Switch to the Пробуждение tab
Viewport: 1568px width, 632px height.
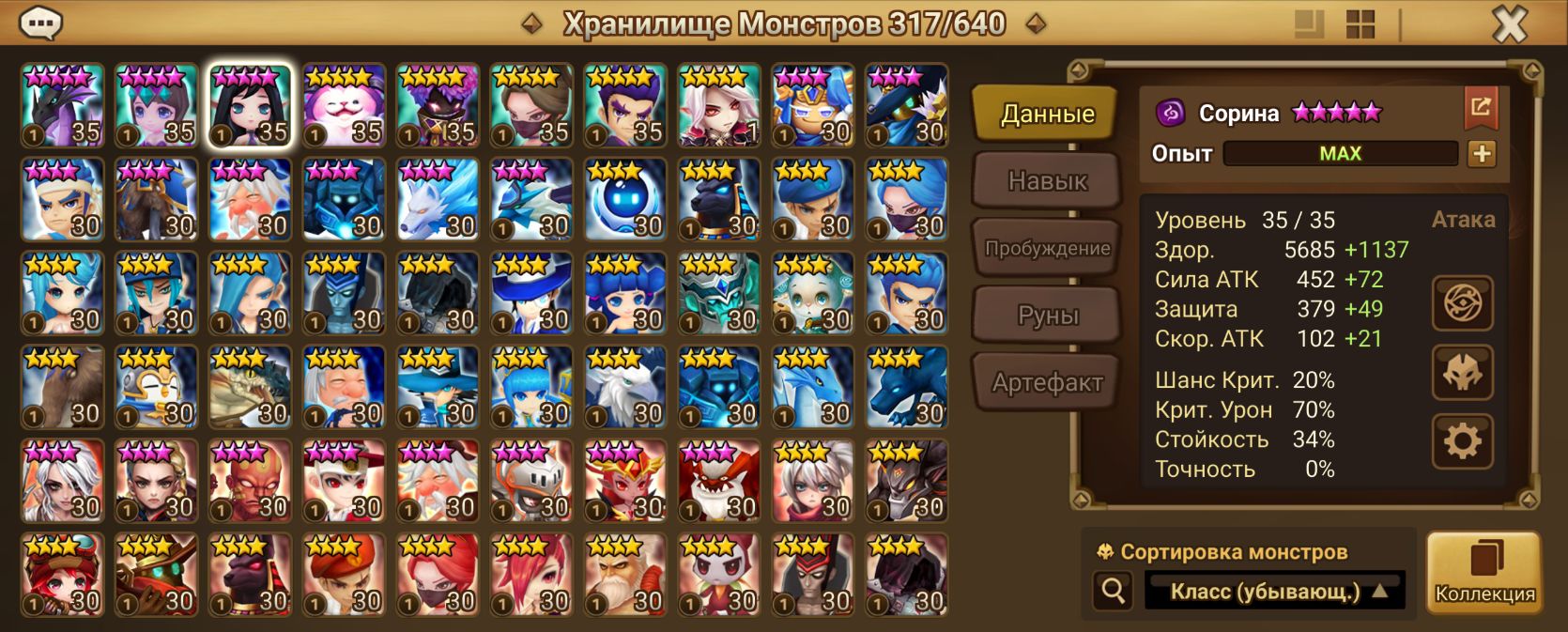coord(1046,248)
